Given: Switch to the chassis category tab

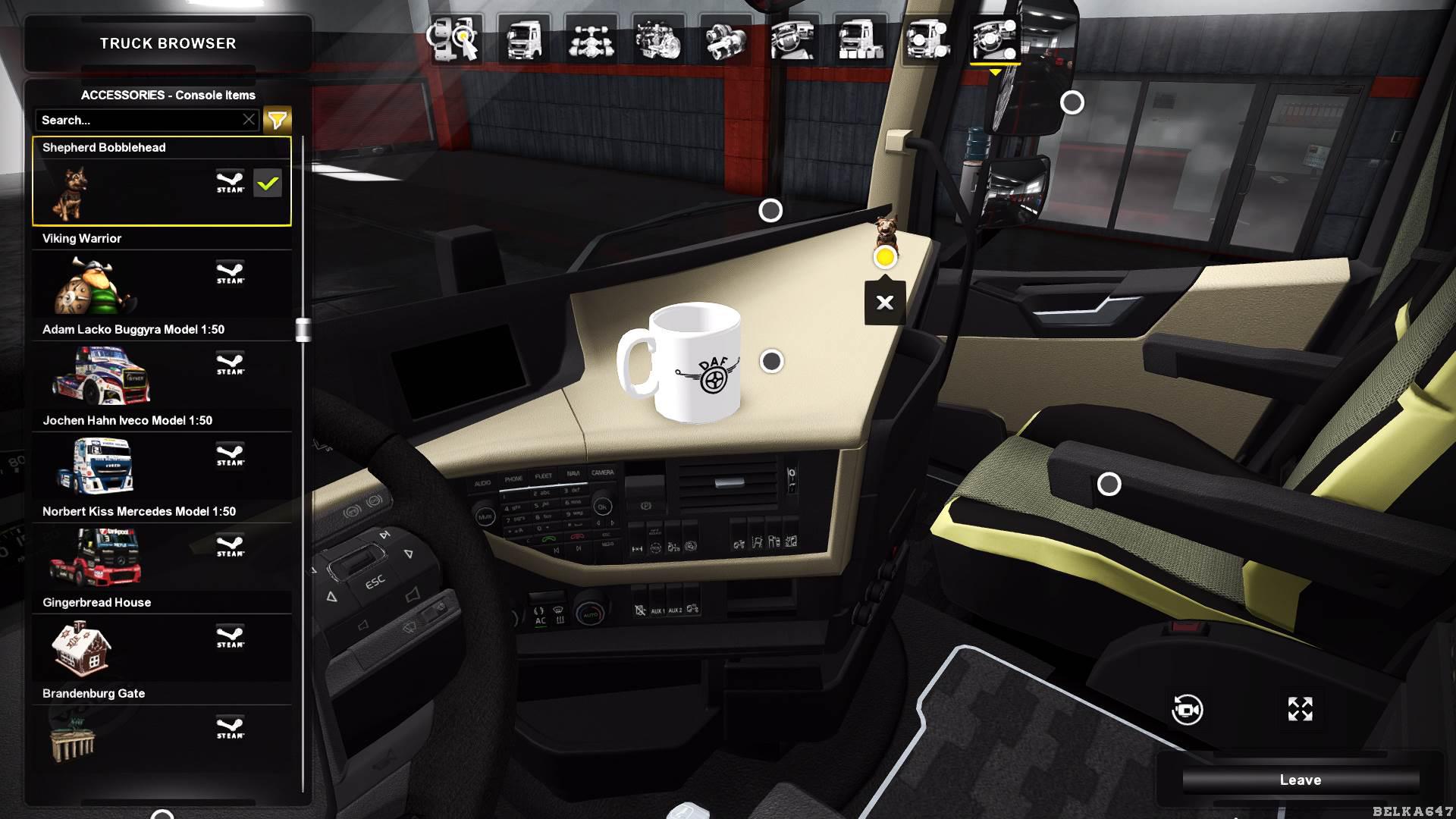Looking at the screenshot, I should coord(591,39).
